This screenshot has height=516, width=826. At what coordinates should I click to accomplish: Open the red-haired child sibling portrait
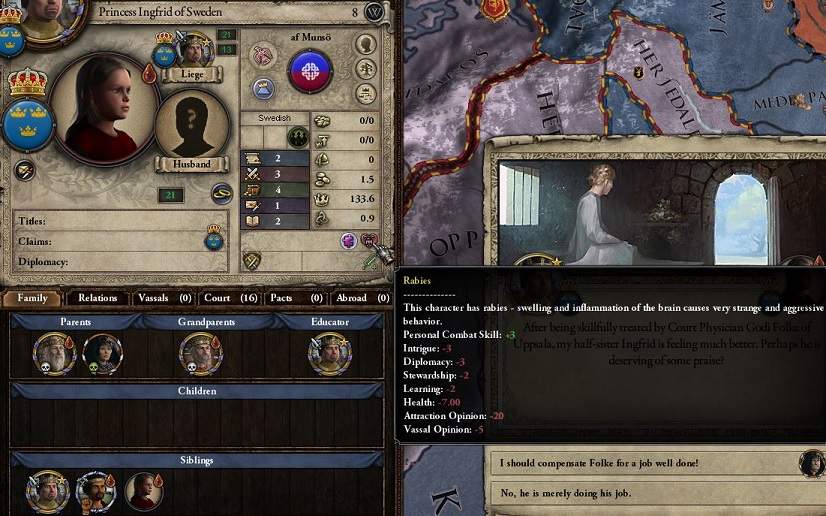point(144,492)
